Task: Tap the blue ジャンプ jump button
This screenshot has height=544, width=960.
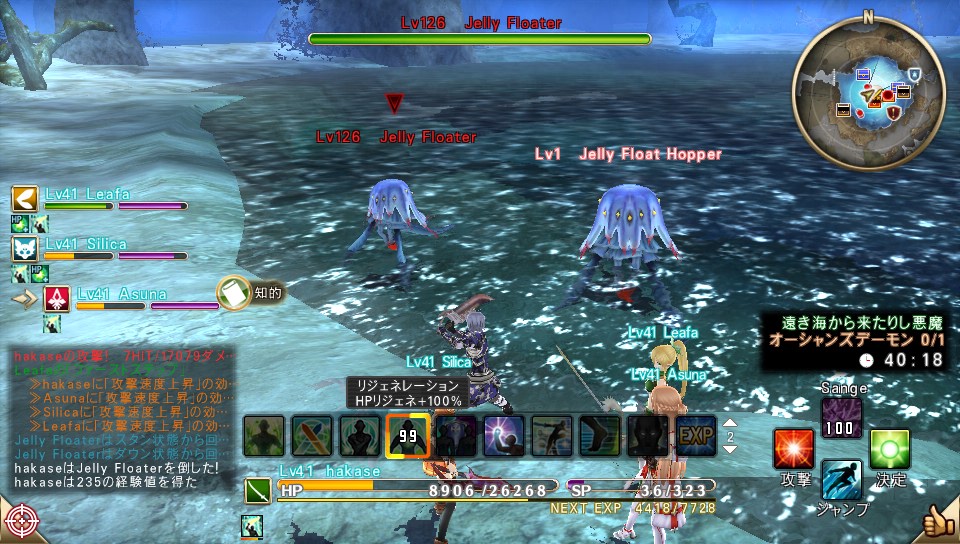Action: (x=841, y=481)
